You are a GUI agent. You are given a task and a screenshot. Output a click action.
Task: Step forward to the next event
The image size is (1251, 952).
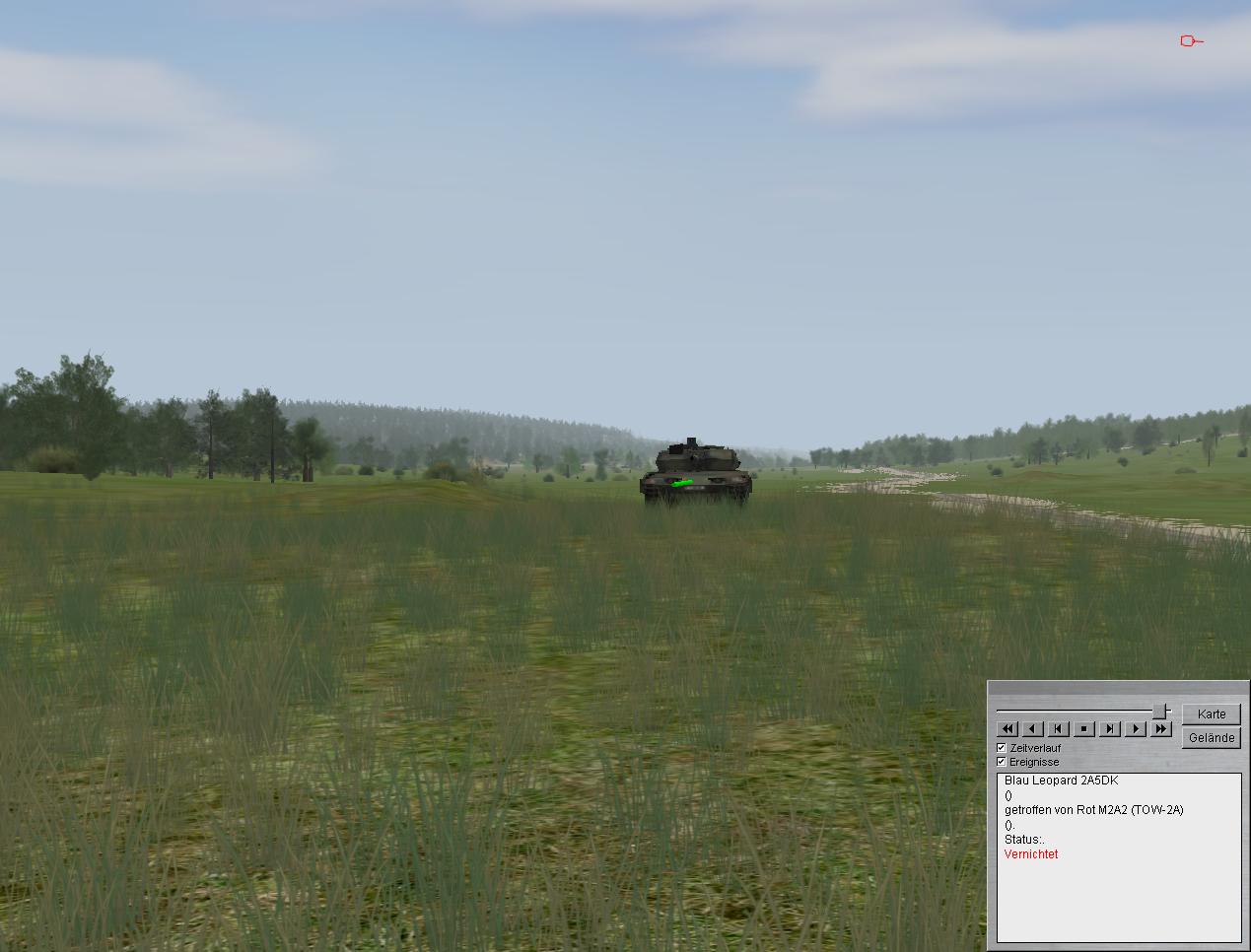coord(1110,729)
